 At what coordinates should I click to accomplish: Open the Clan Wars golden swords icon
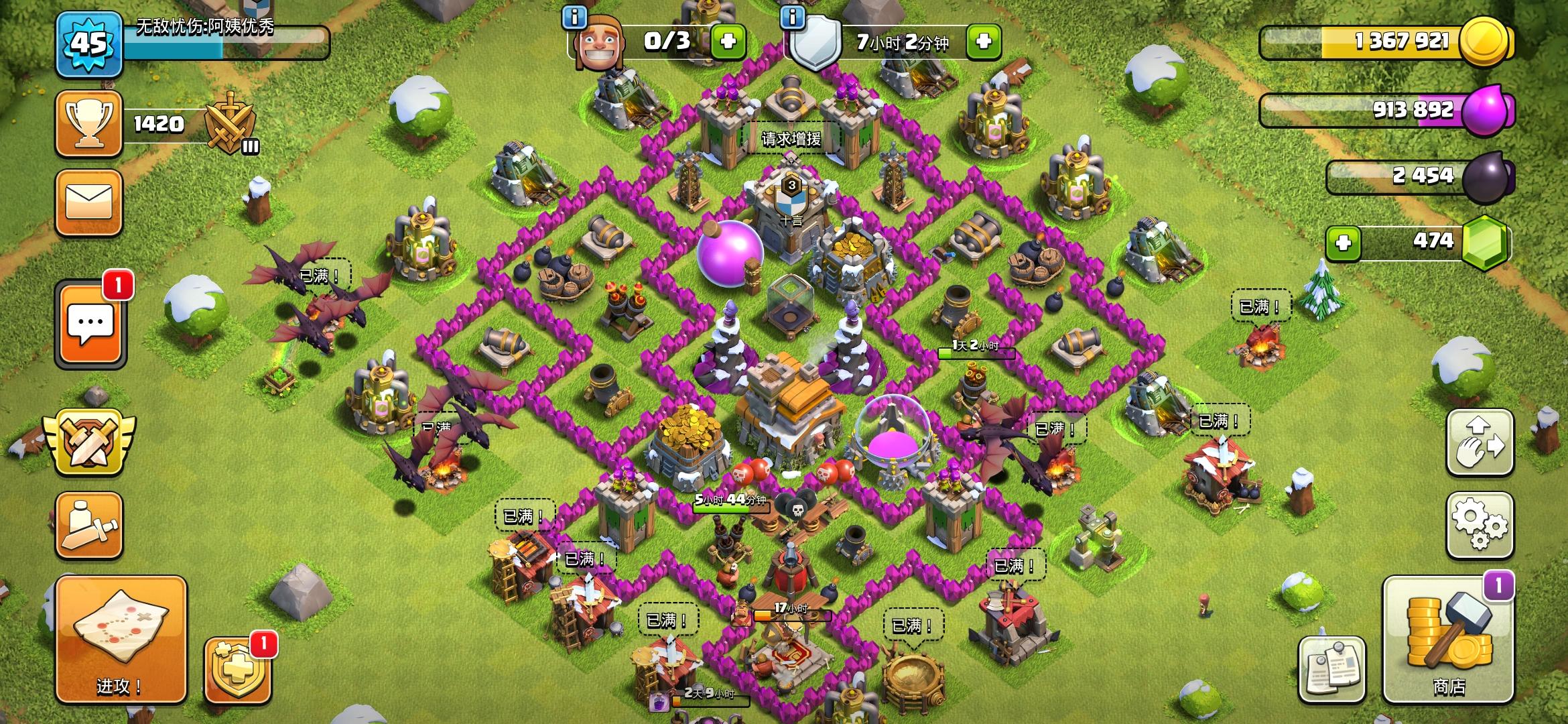pyautogui.click(x=89, y=442)
